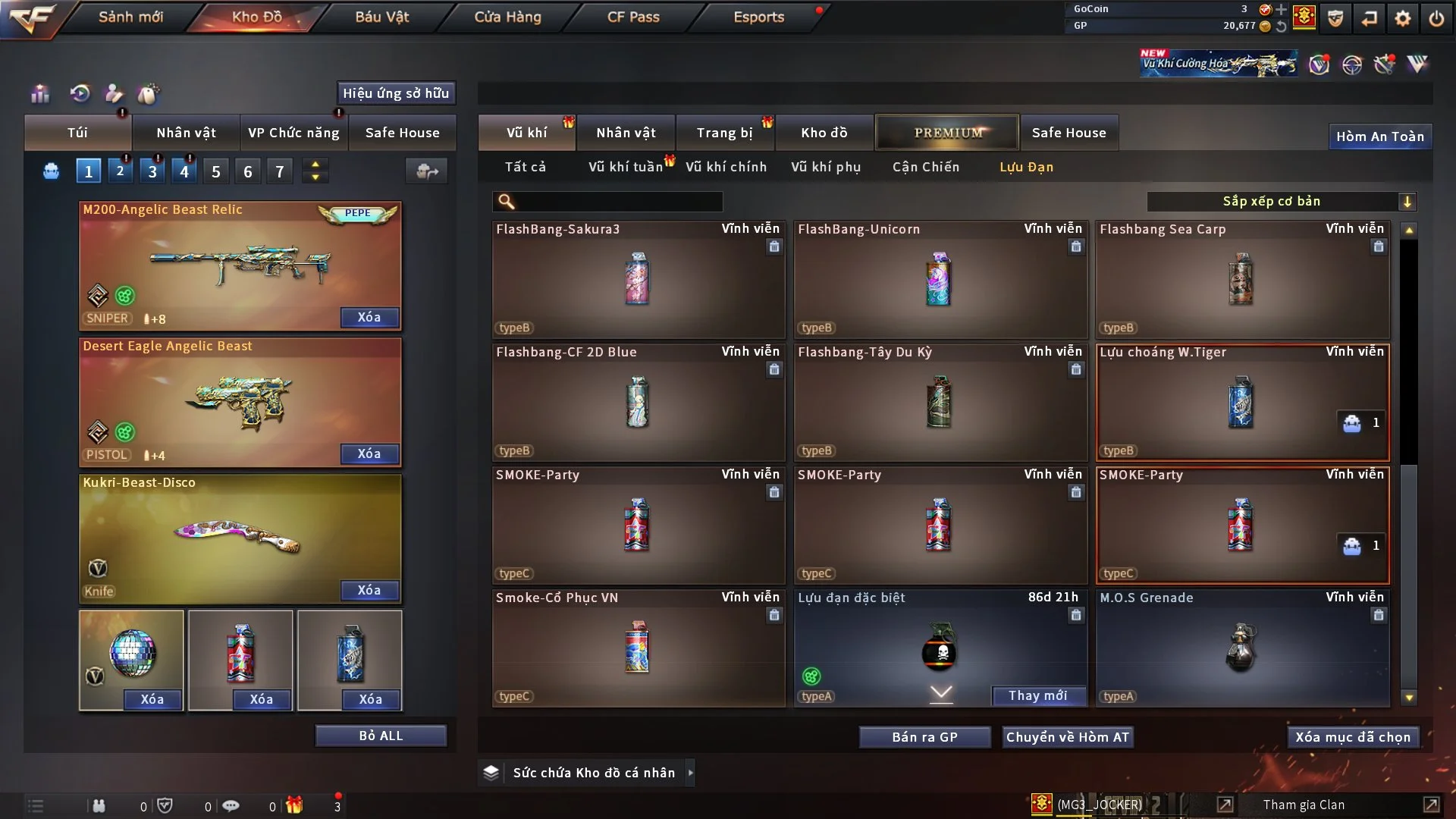This screenshot has height=819, width=1456.
Task: Open the Hòm An Toàn safe box
Action: 1379,136
